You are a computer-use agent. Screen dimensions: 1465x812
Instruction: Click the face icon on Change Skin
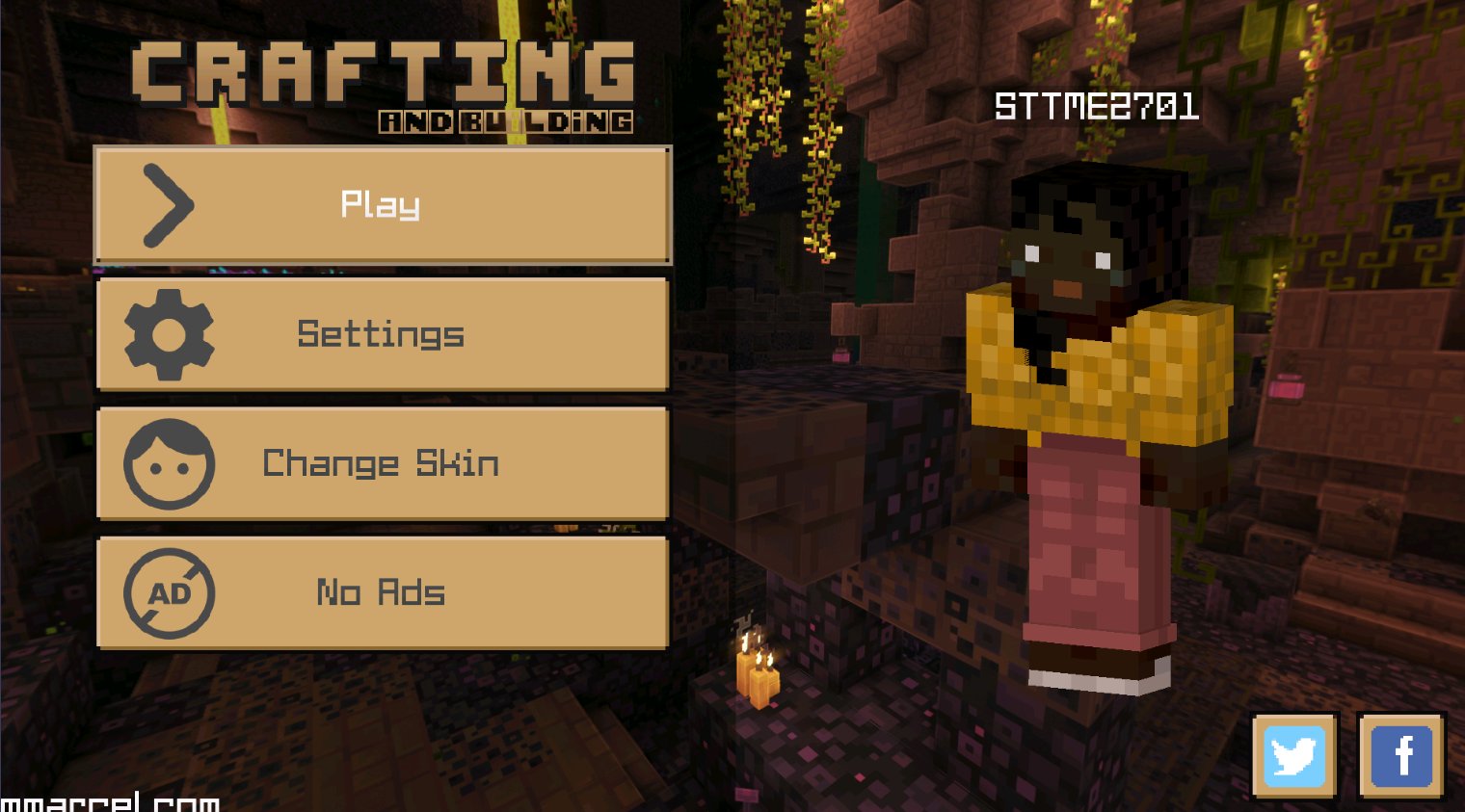point(168,463)
